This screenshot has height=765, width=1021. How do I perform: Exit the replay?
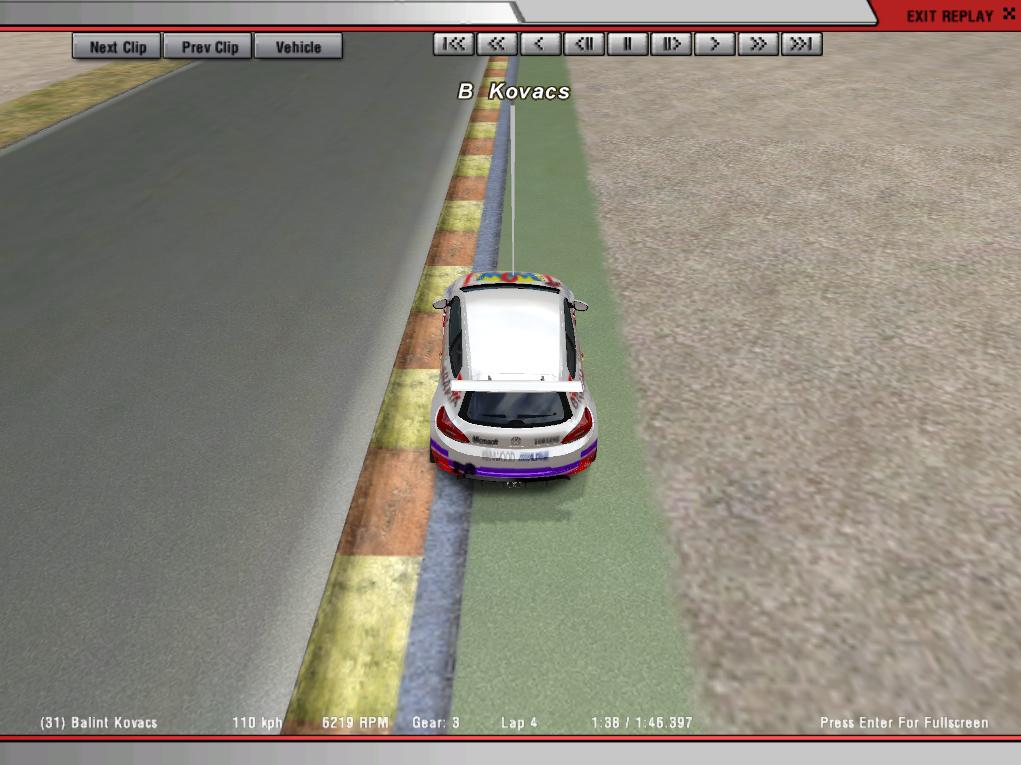coord(949,16)
